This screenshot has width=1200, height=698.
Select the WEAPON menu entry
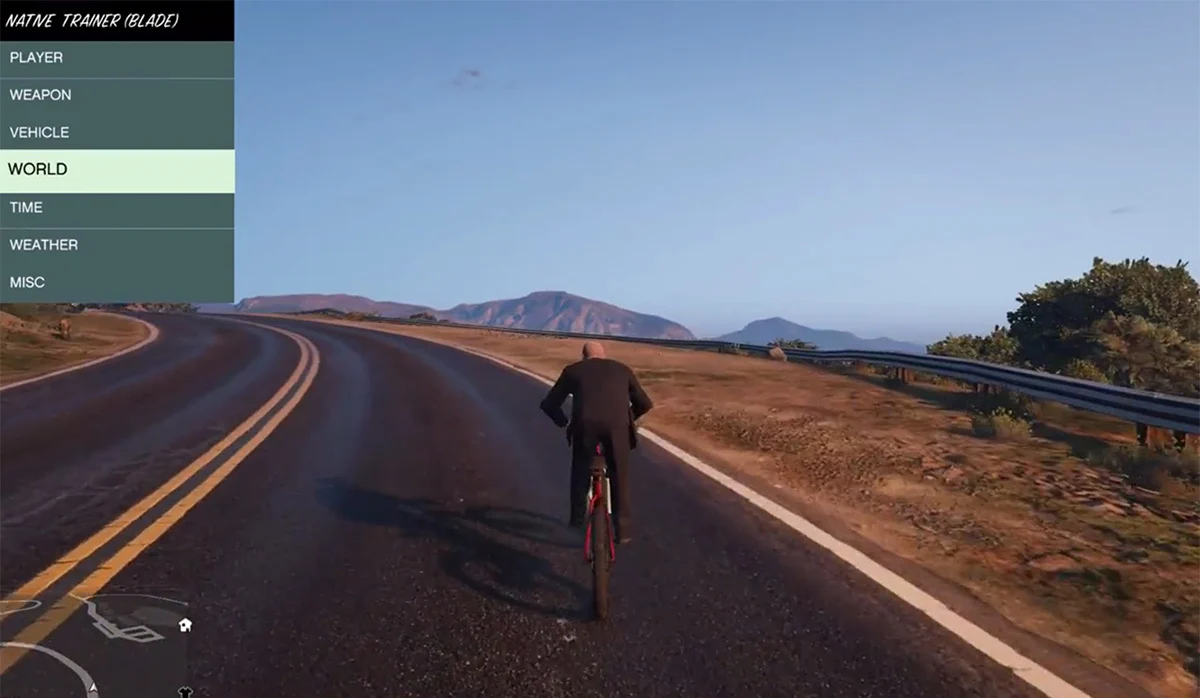tap(116, 95)
